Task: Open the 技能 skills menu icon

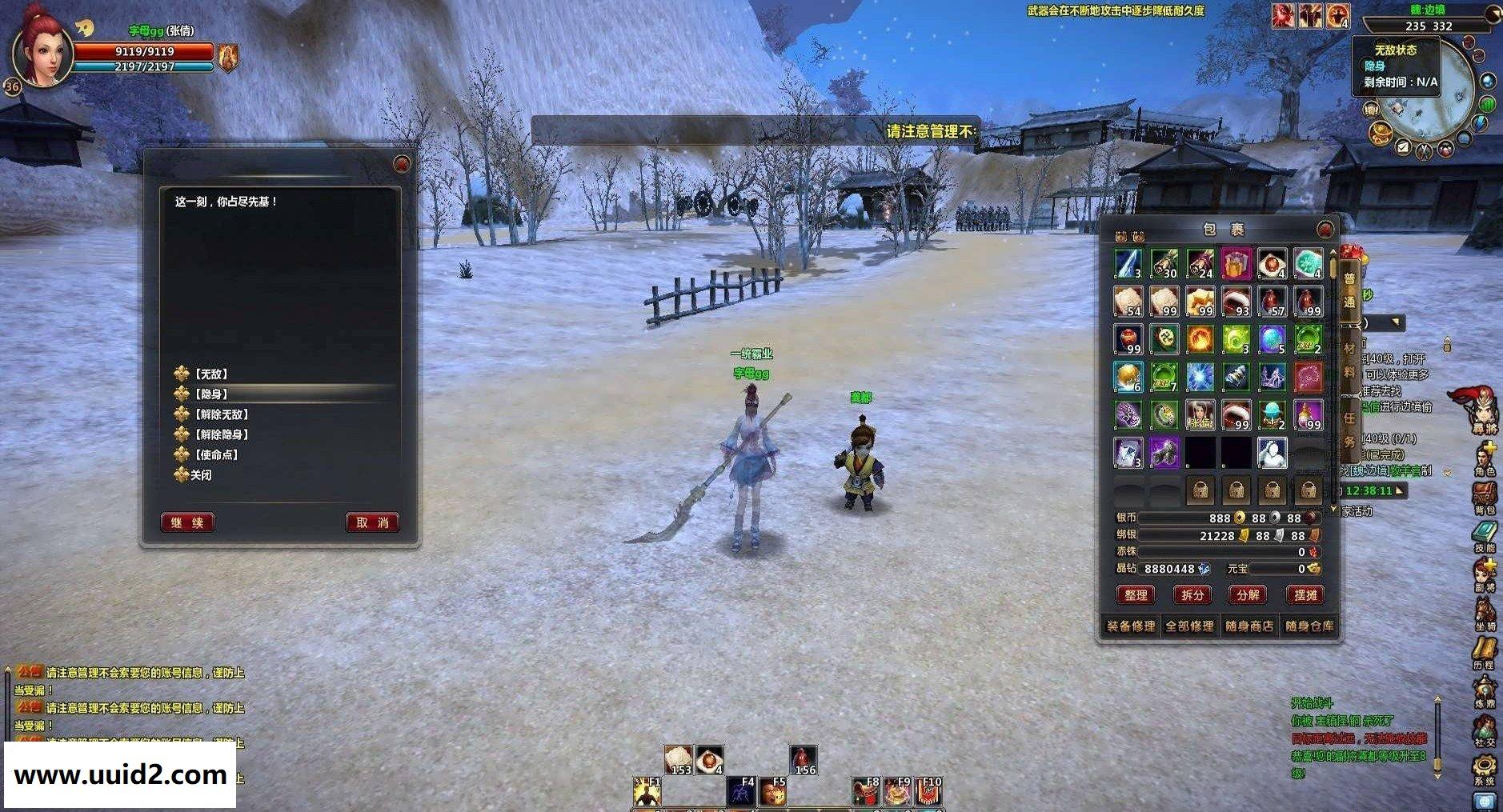Action: pyautogui.click(x=1485, y=536)
